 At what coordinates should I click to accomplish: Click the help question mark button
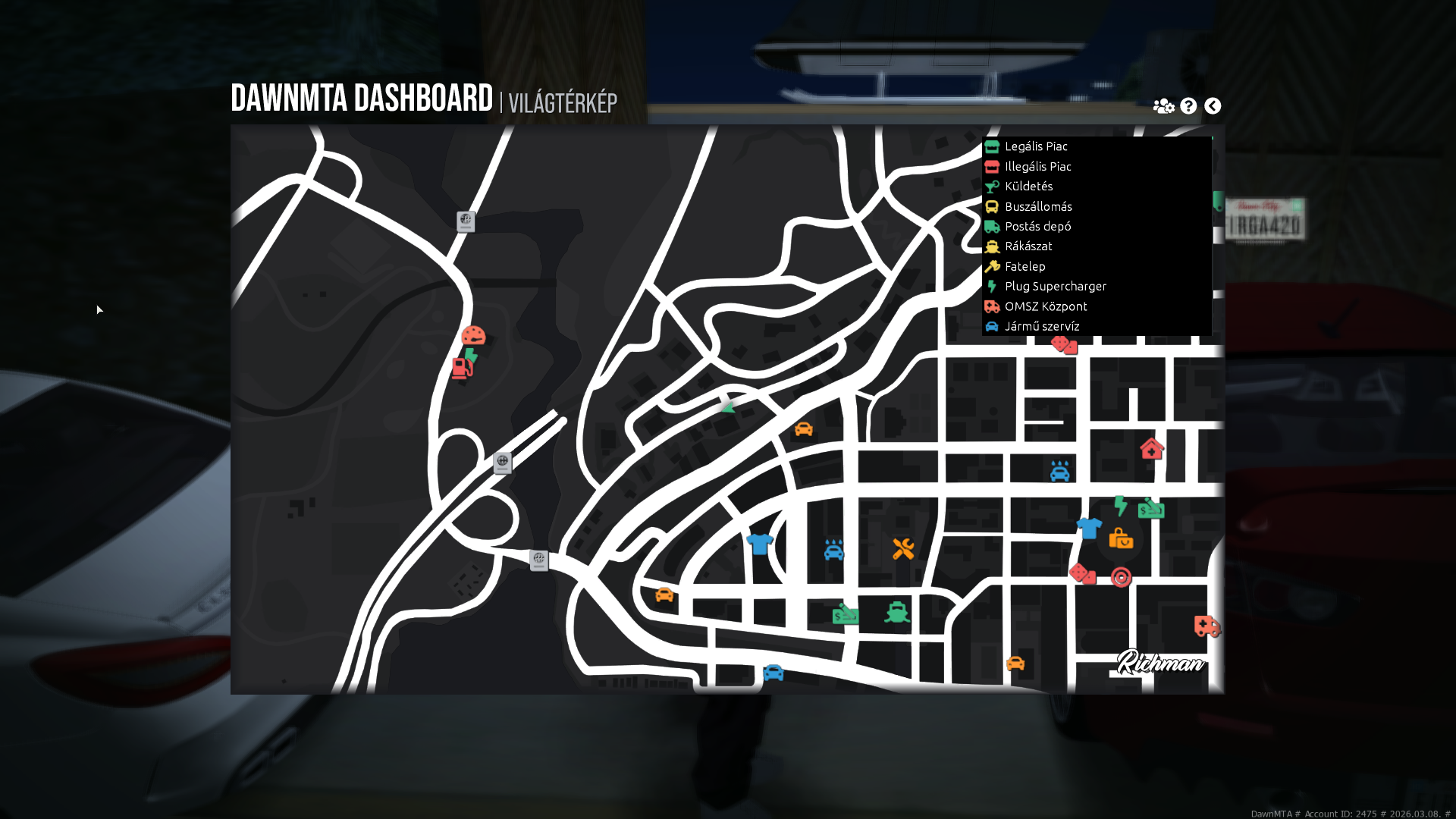(x=1187, y=105)
